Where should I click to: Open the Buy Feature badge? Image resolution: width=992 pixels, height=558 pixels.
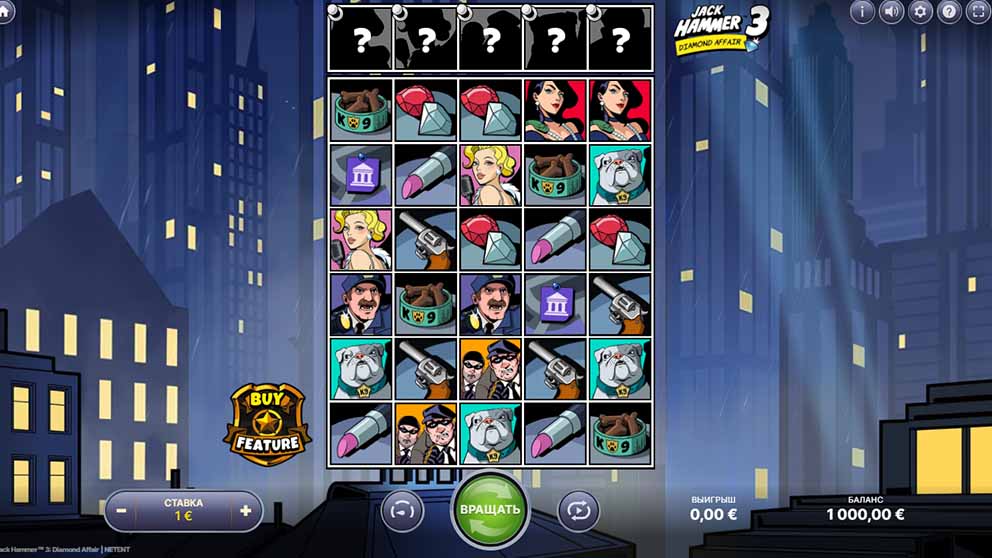coord(266,424)
